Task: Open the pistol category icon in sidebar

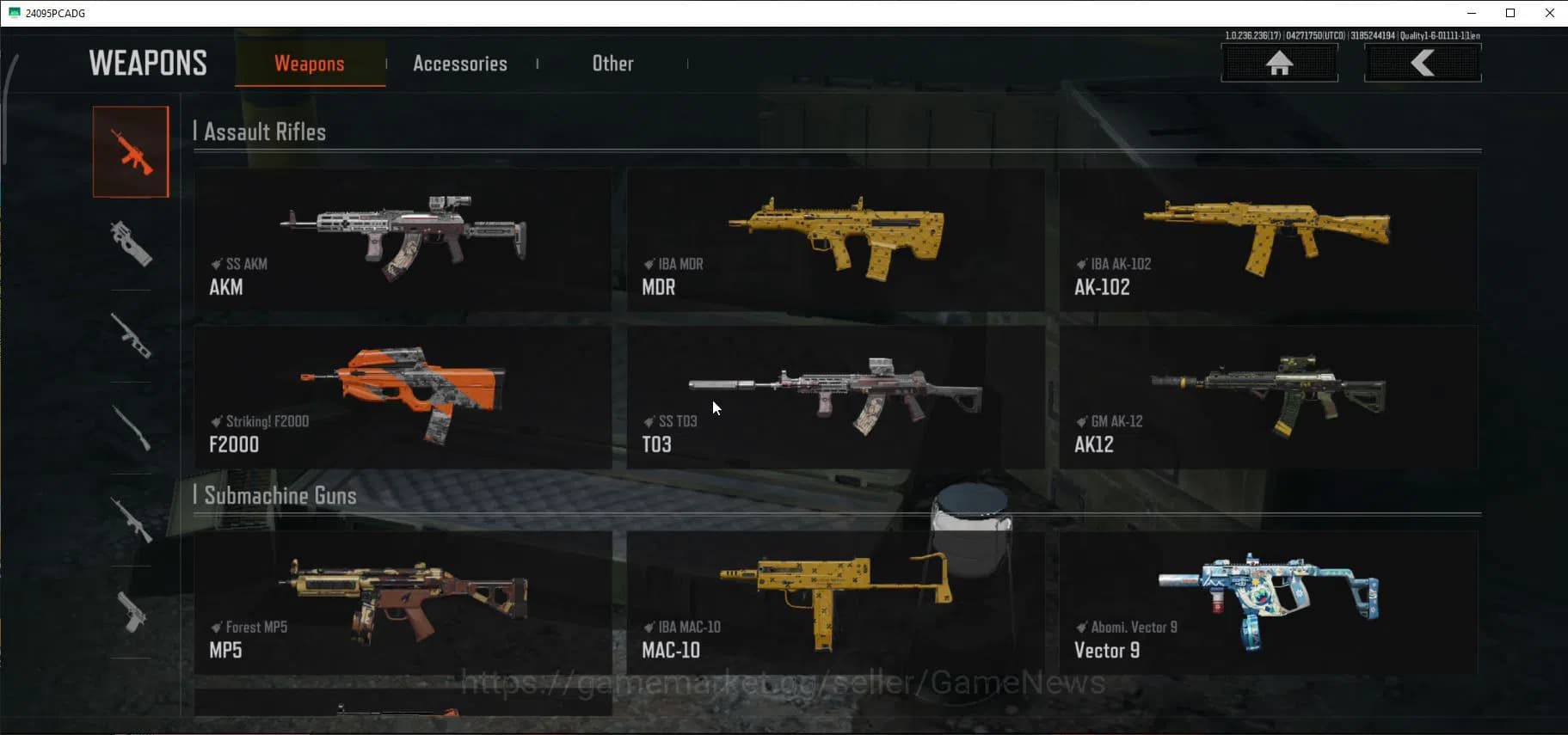Action: click(x=131, y=615)
